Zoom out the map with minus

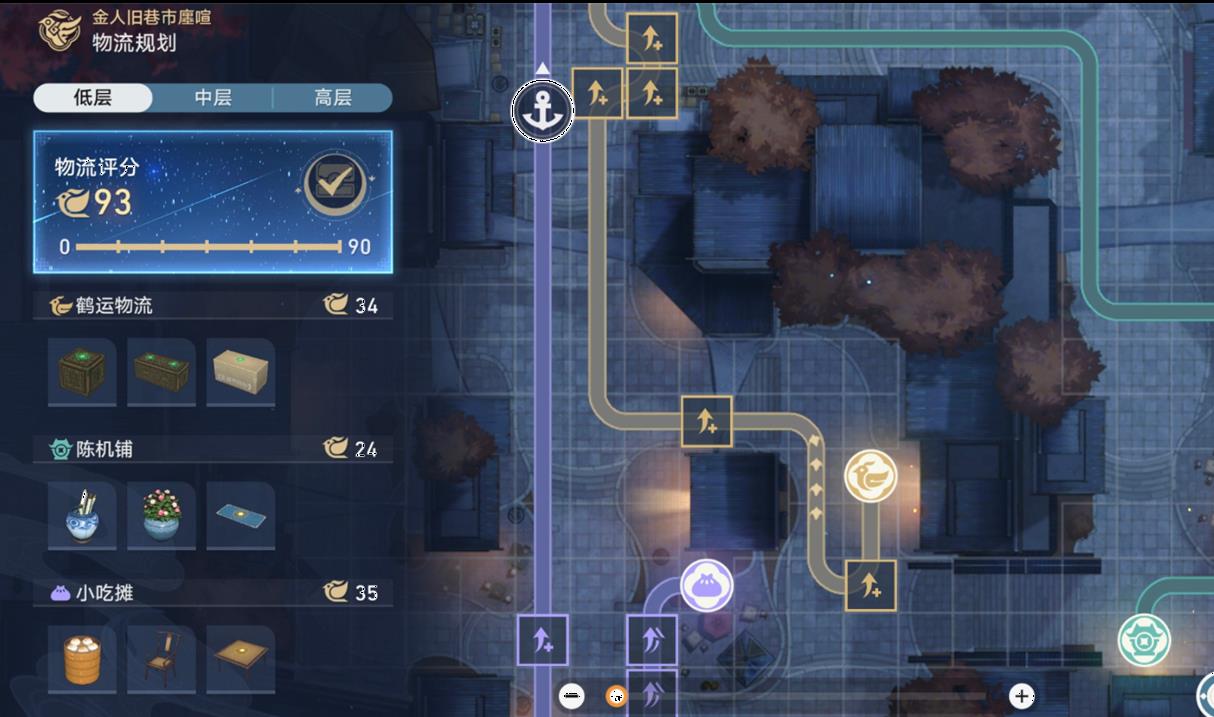point(572,695)
